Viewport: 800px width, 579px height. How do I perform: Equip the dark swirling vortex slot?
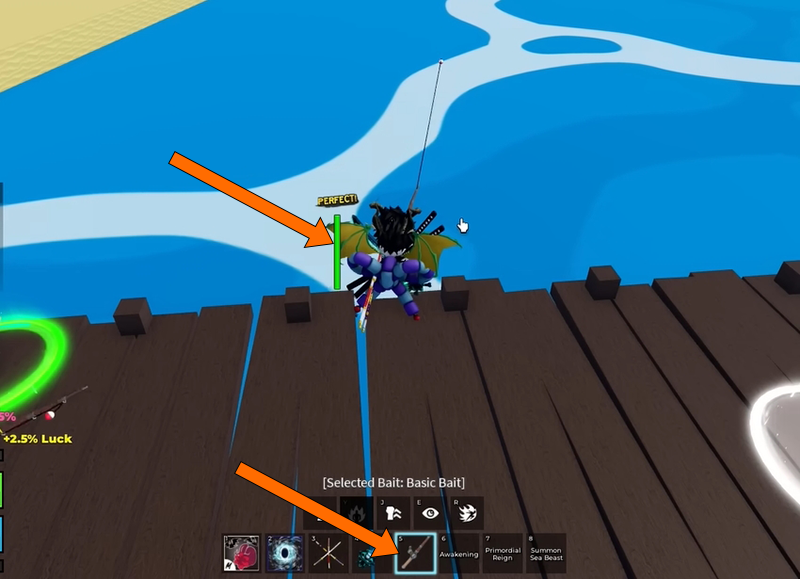click(x=284, y=553)
